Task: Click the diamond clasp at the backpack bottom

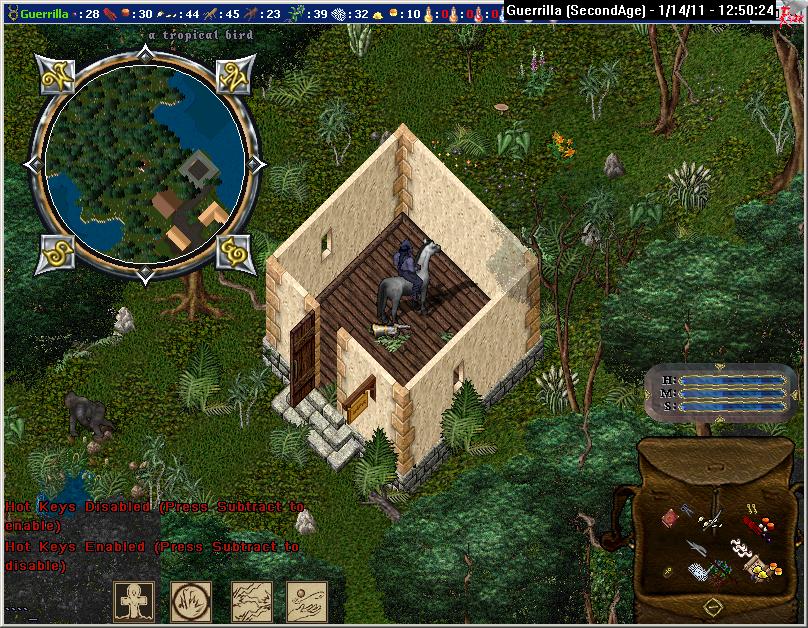Action: [711, 605]
